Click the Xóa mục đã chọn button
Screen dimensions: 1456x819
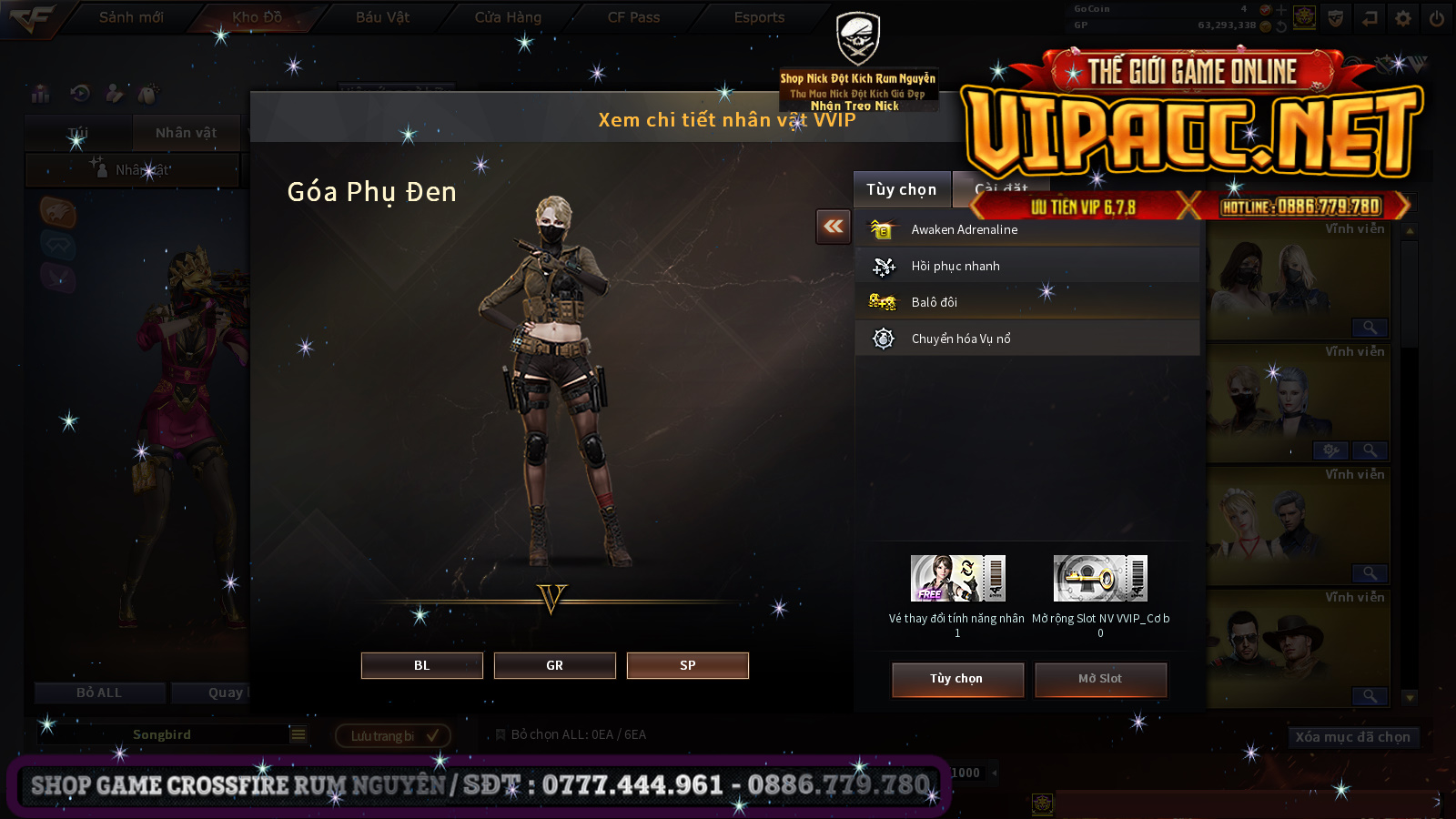click(x=1352, y=737)
